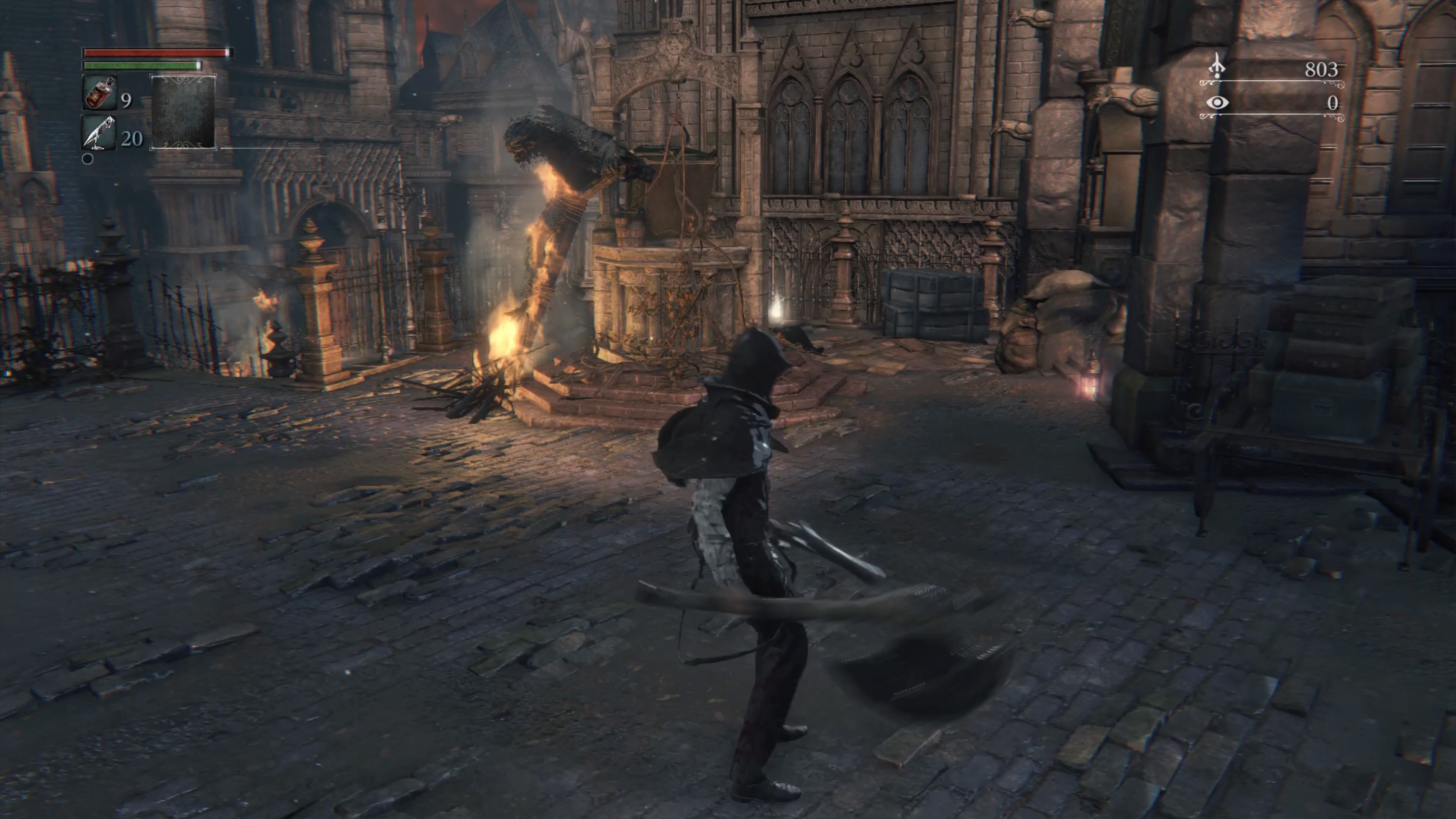This screenshot has height=819, width=1456.
Task: Select the Blood Vial item slot
Action: pos(99,93)
